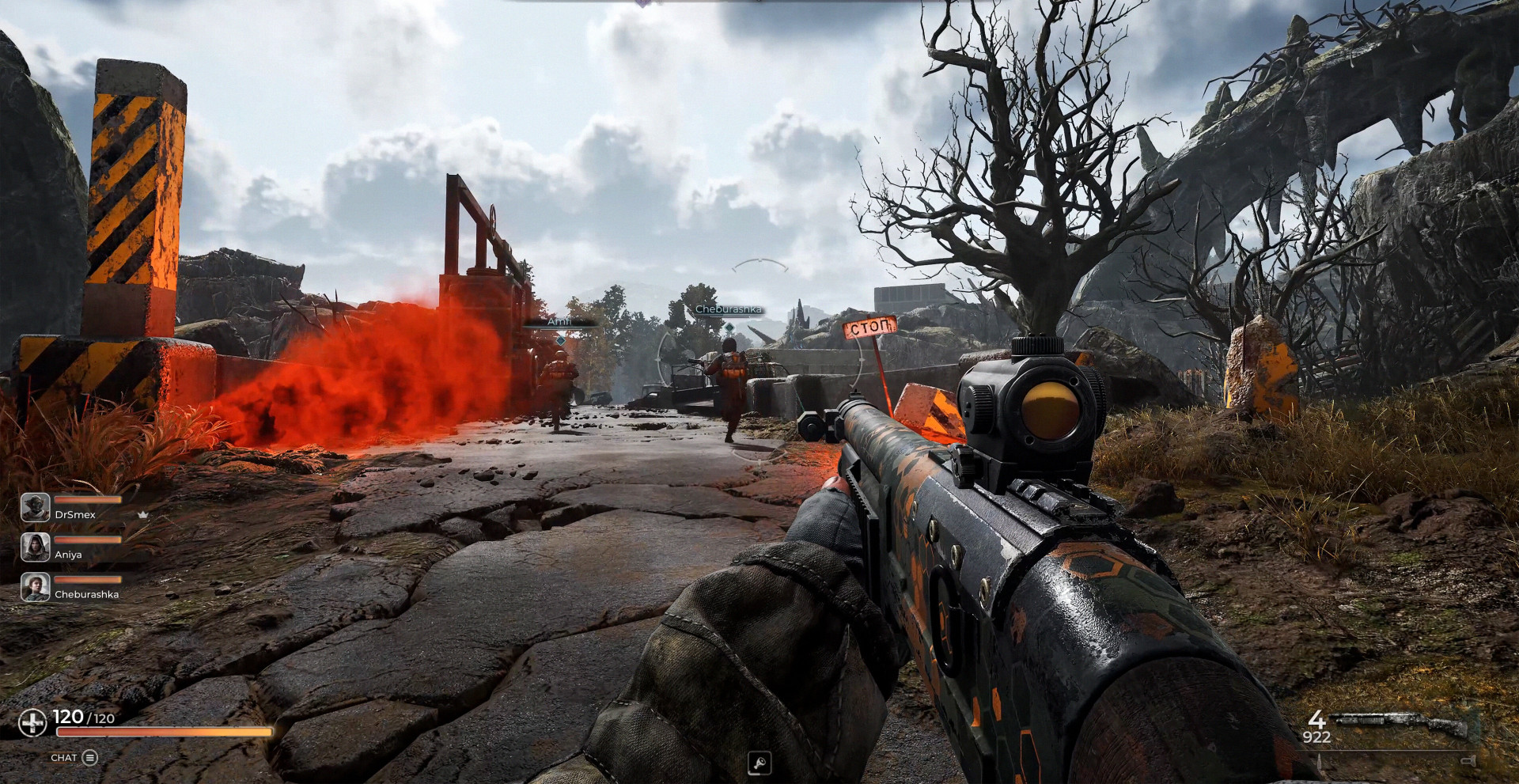Click the shotgun weapon icon
The height and width of the screenshot is (784, 1519).
1401,724
